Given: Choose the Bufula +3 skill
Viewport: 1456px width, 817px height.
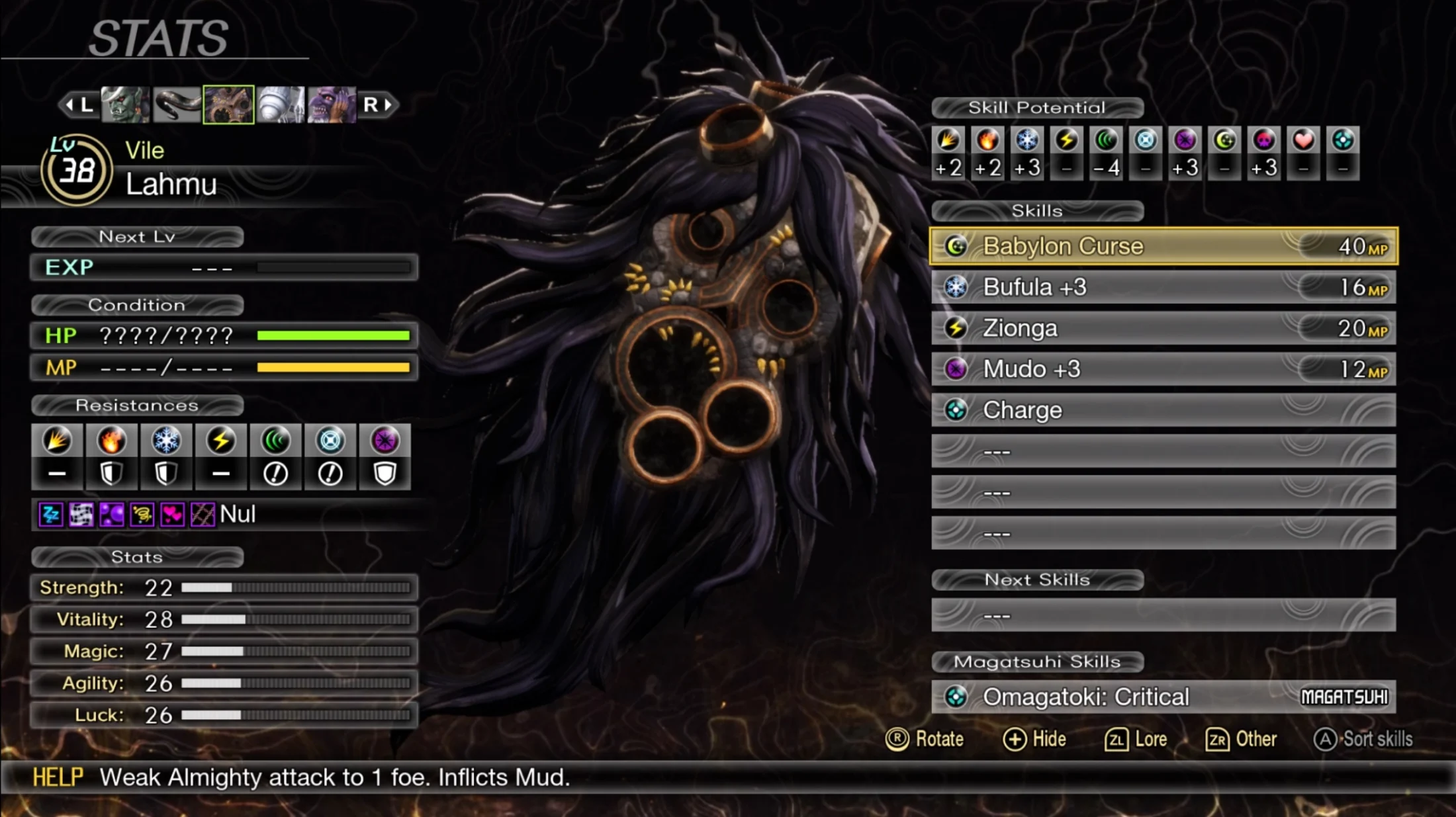Looking at the screenshot, I should click(x=1163, y=287).
